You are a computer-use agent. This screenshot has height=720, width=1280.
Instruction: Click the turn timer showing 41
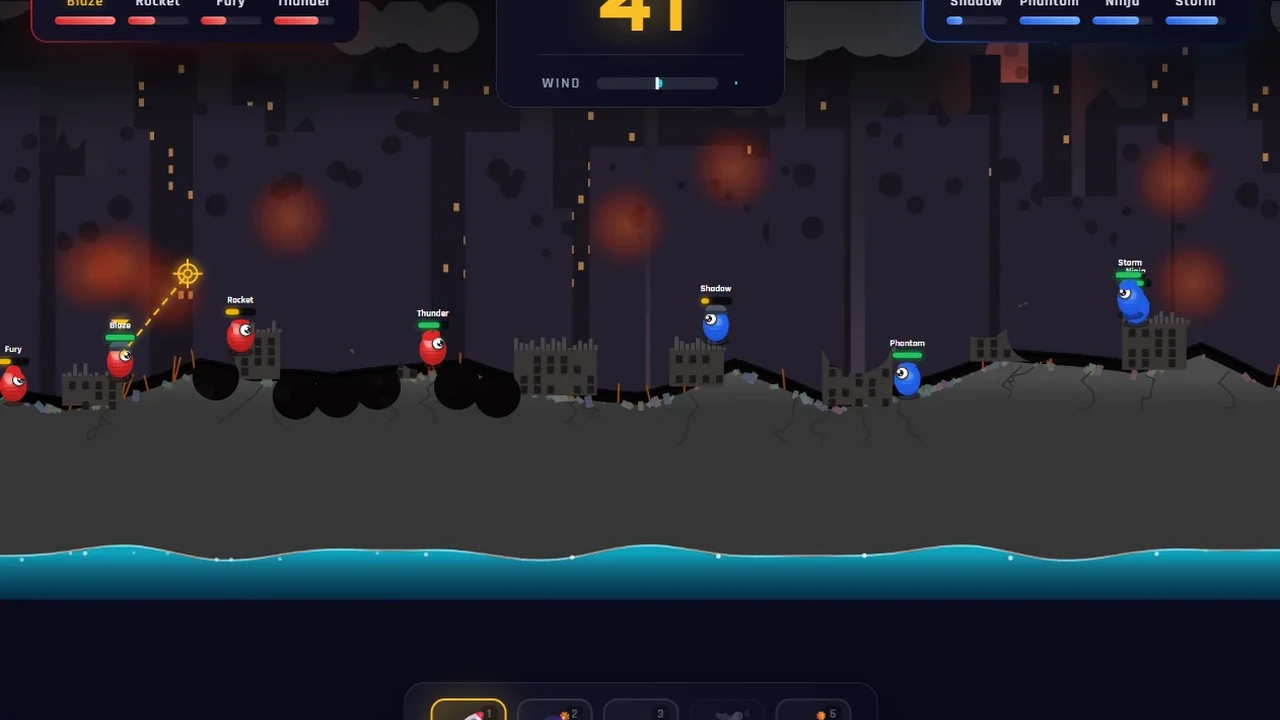pyautogui.click(x=640, y=15)
